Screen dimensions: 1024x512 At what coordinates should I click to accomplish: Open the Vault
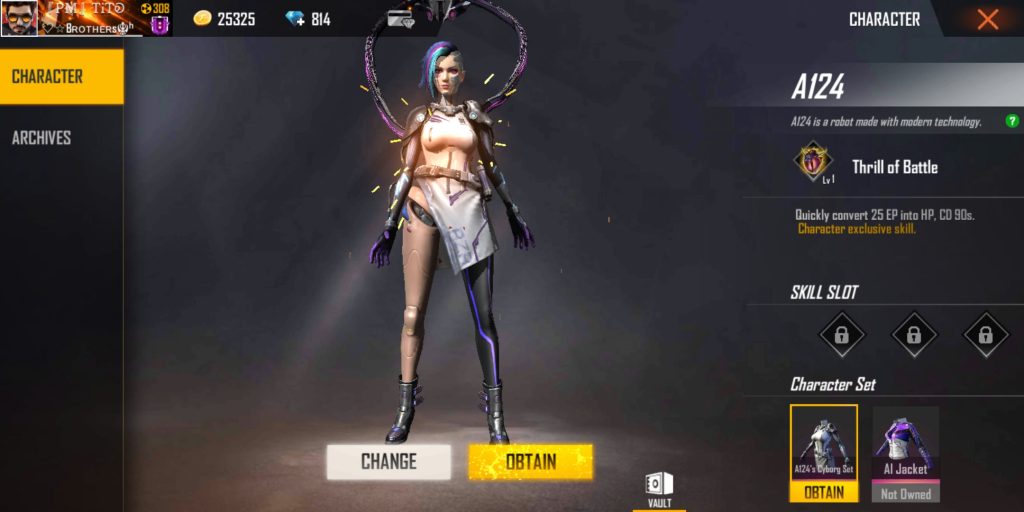659,488
